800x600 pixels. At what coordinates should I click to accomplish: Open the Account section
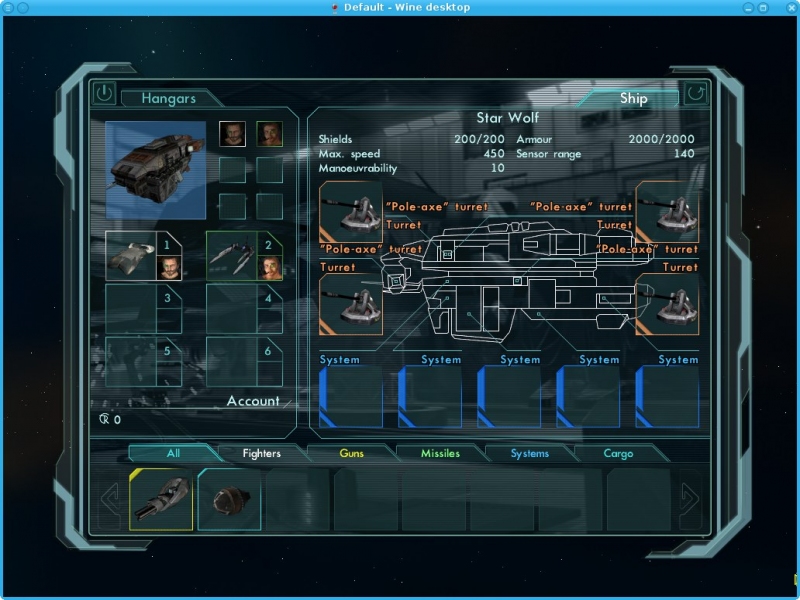[253, 401]
